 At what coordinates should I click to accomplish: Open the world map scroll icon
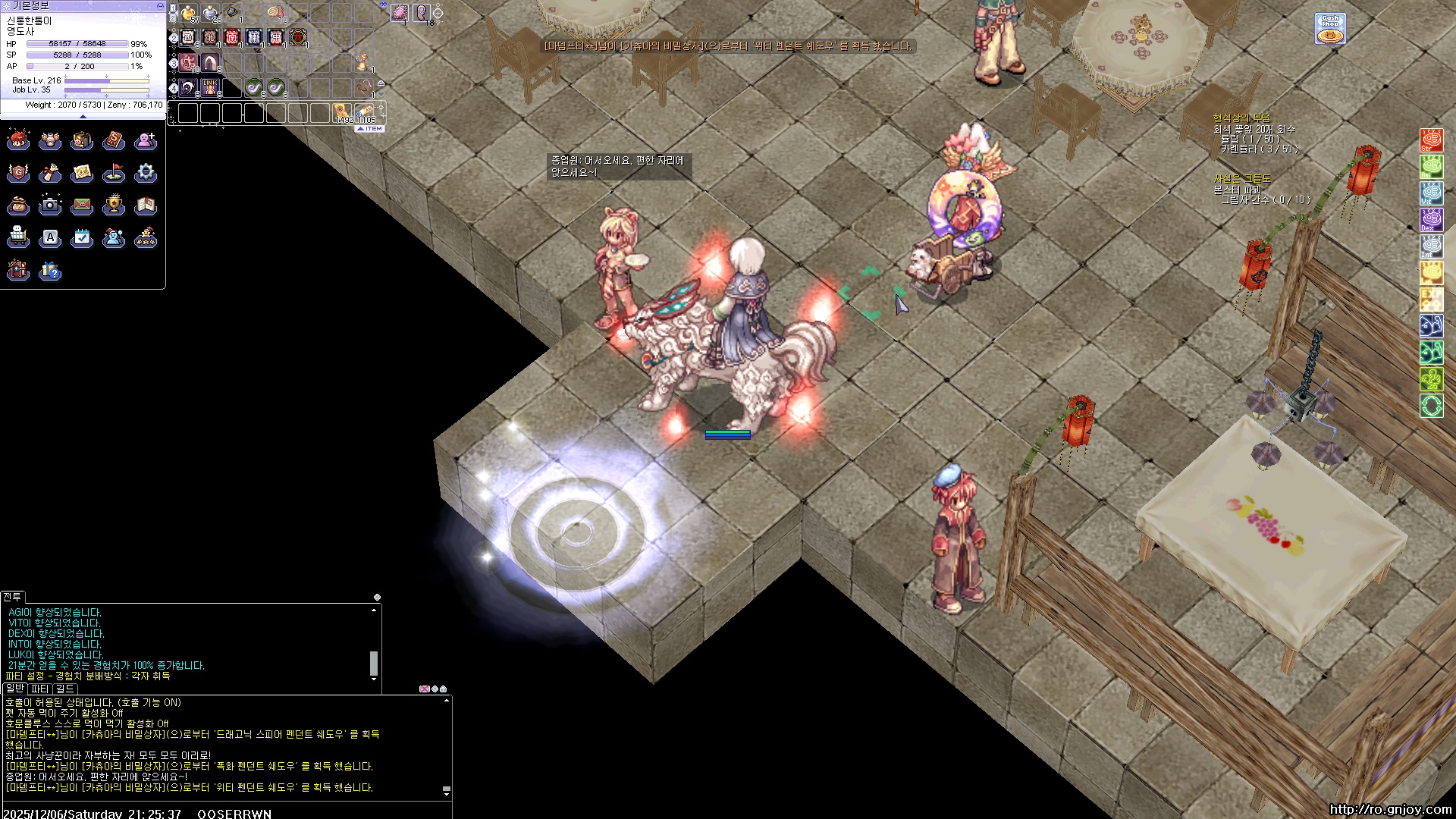(82, 173)
